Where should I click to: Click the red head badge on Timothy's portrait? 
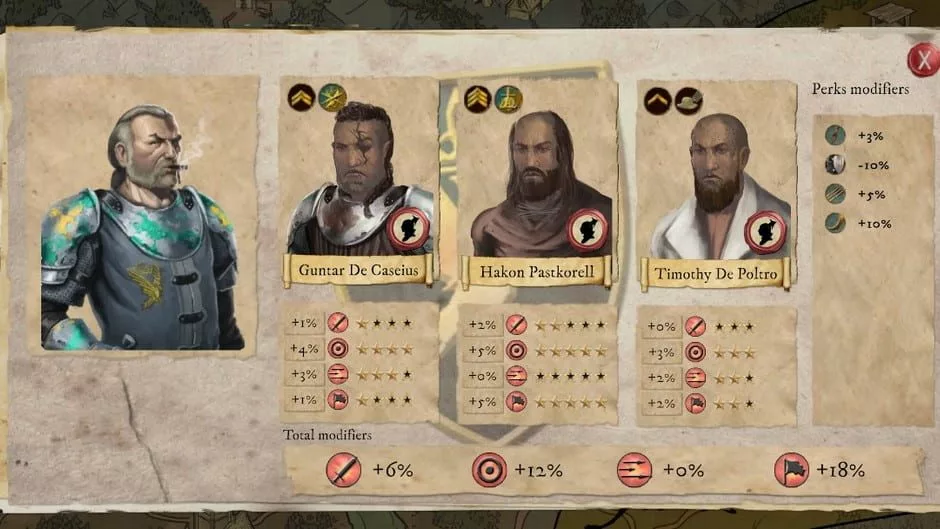[x=765, y=232]
